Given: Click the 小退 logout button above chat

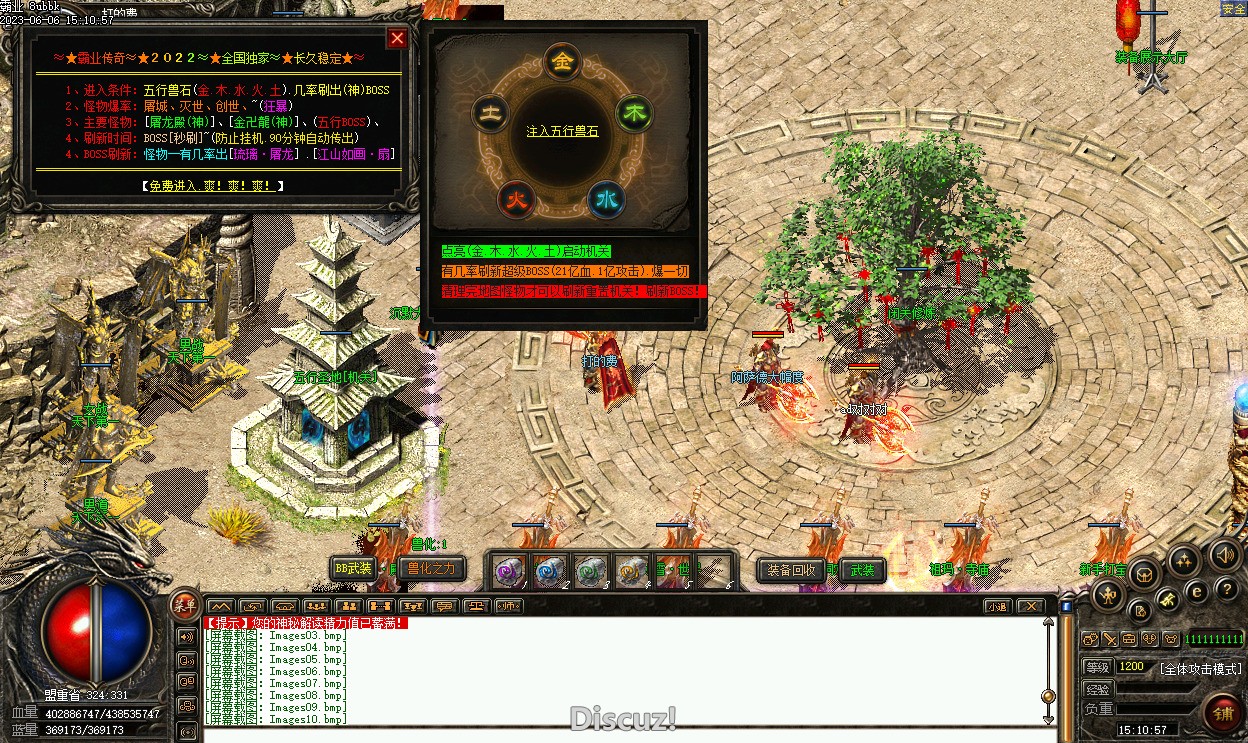Looking at the screenshot, I should pyautogui.click(x=997, y=606).
